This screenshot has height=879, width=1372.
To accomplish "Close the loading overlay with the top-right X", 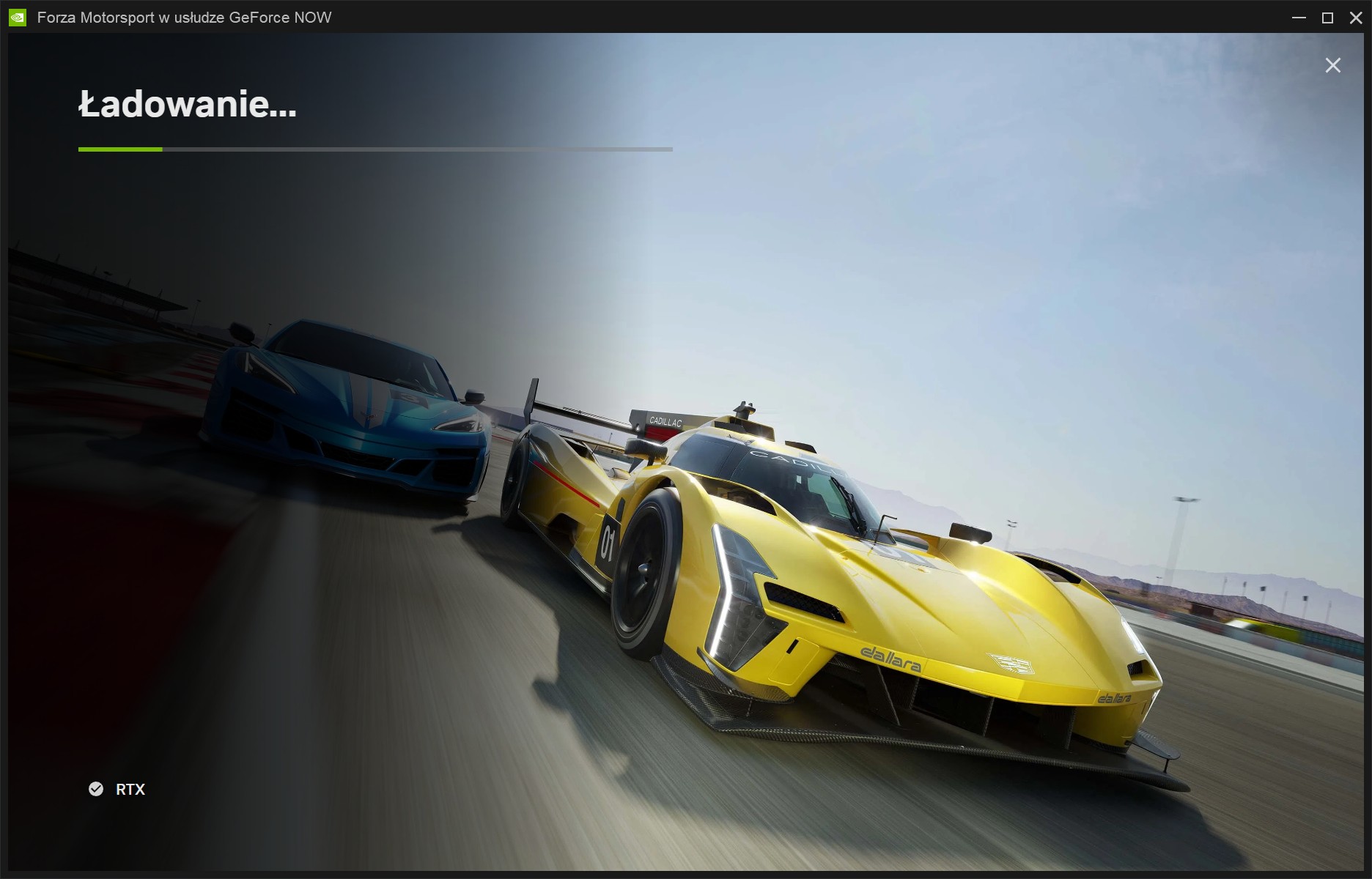I will 1332,64.
